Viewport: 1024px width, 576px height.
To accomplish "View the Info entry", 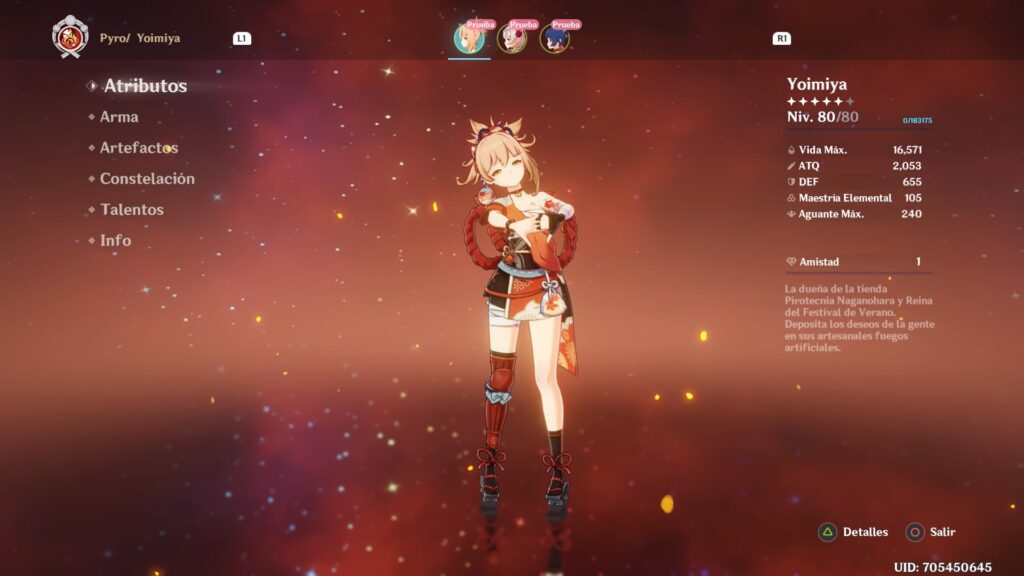I will 115,241.
